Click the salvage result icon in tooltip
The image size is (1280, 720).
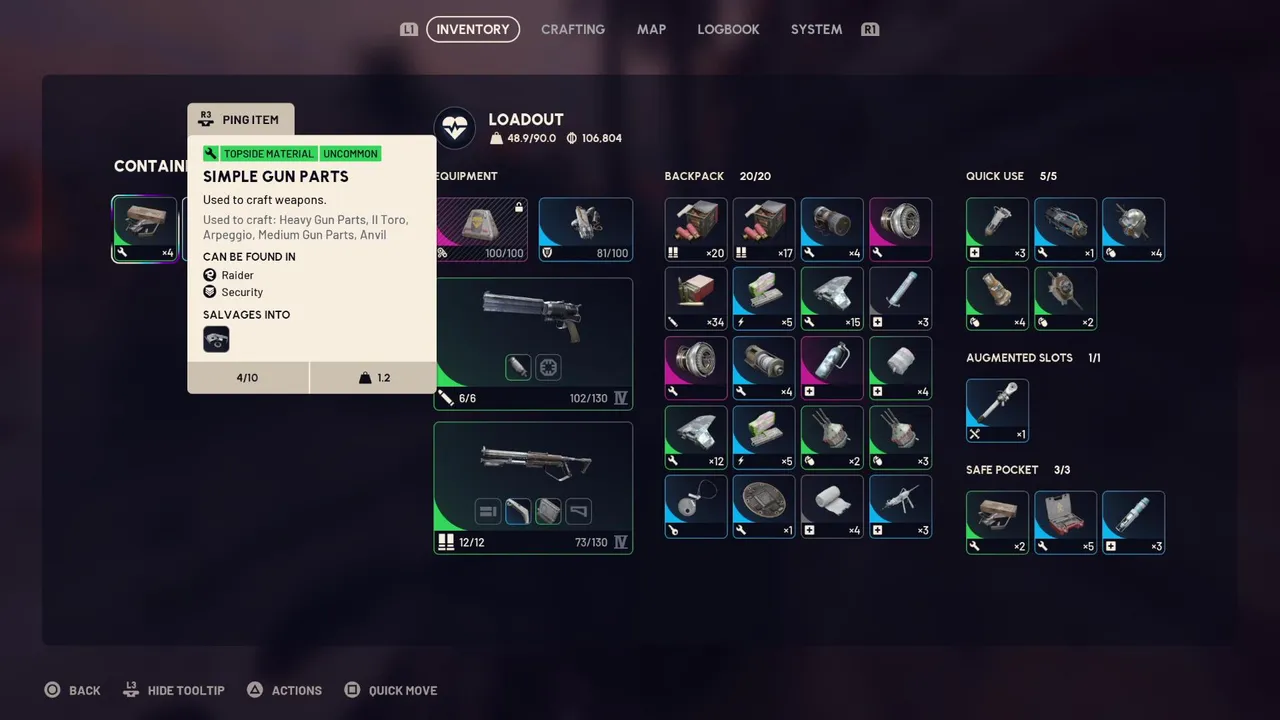(216, 340)
